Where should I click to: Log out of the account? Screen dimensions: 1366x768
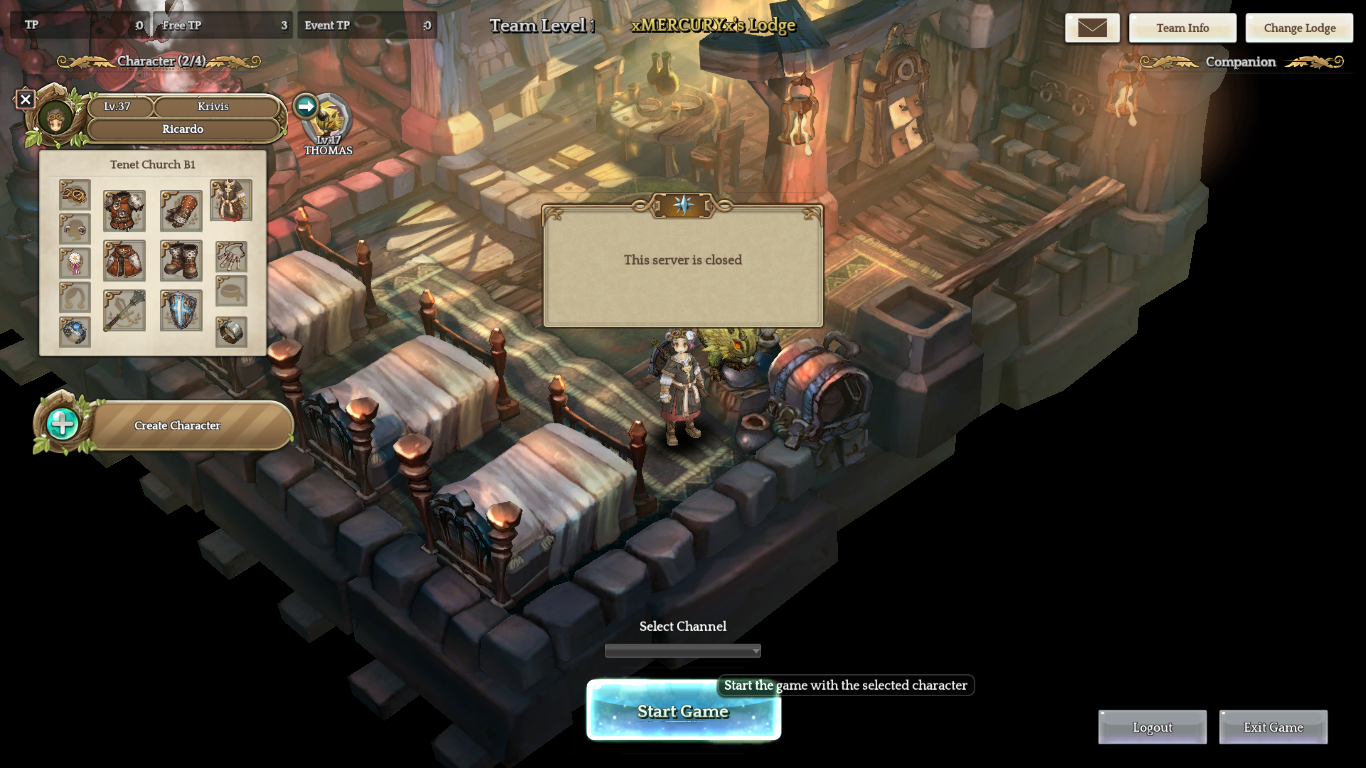point(1152,727)
